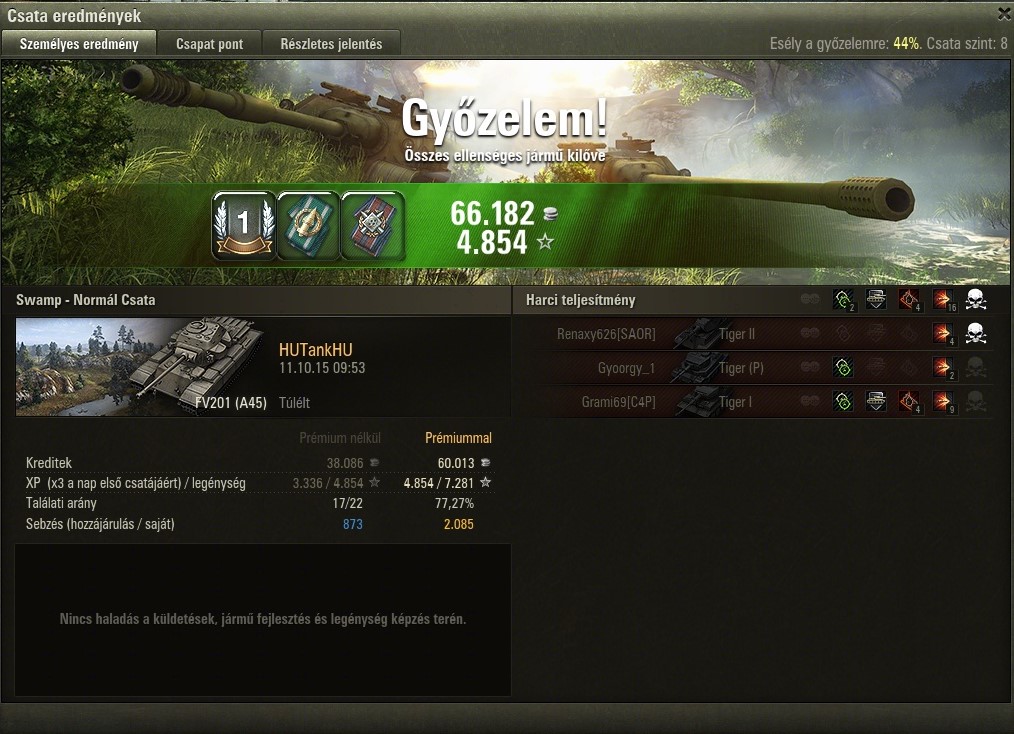The width and height of the screenshot is (1014, 734).
Task: Inspect the red striped medal badge
Action: pyautogui.click(x=372, y=225)
